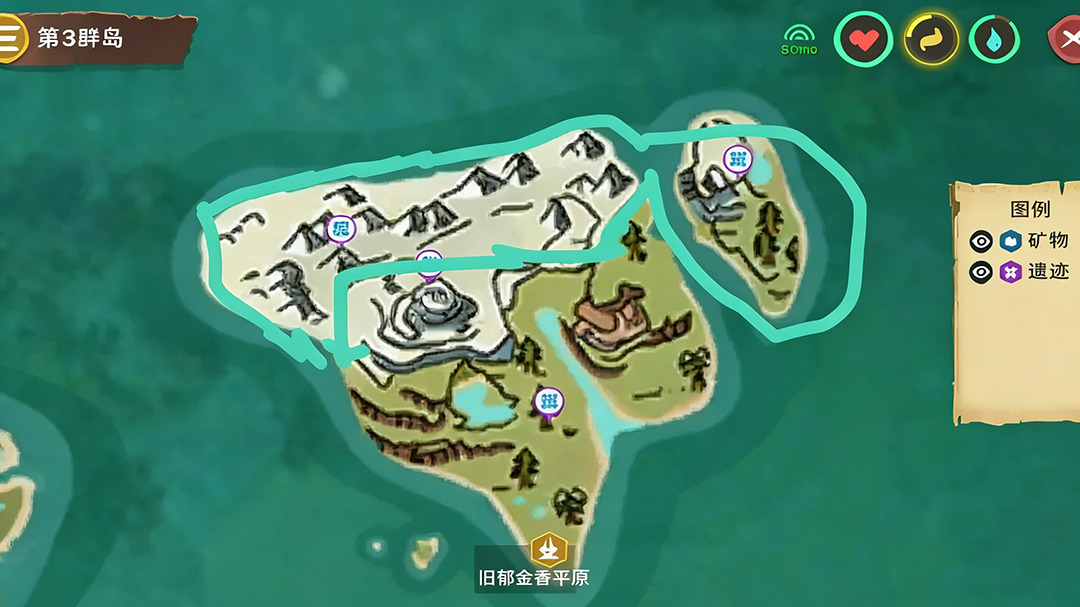
Task: Open the hamburger menu beside 第3群岛
Action: pos(9,38)
